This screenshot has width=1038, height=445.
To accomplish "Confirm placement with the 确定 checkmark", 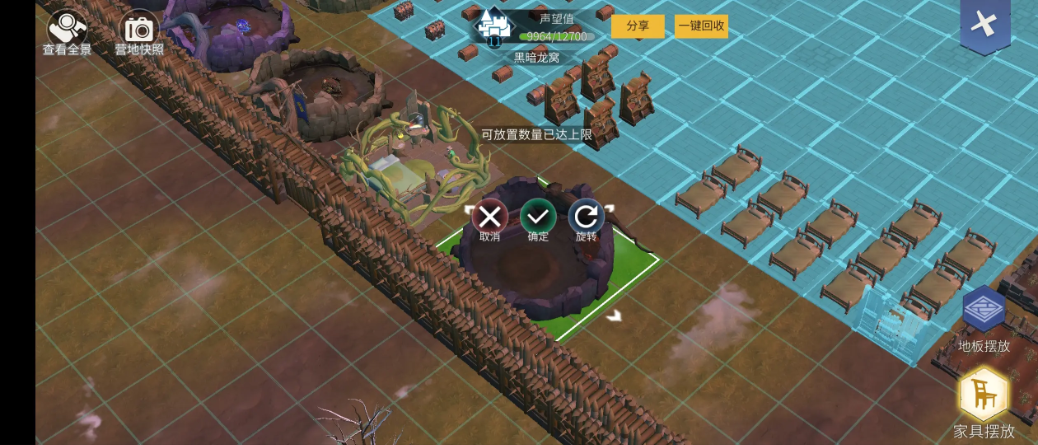I will tap(538, 217).
